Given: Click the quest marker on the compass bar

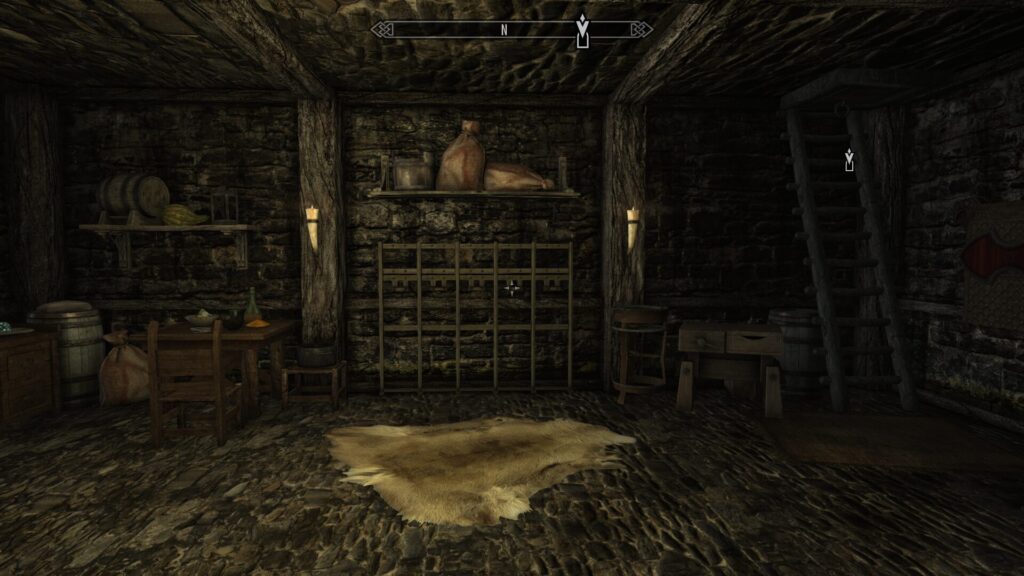Looking at the screenshot, I should coord(582,30).
